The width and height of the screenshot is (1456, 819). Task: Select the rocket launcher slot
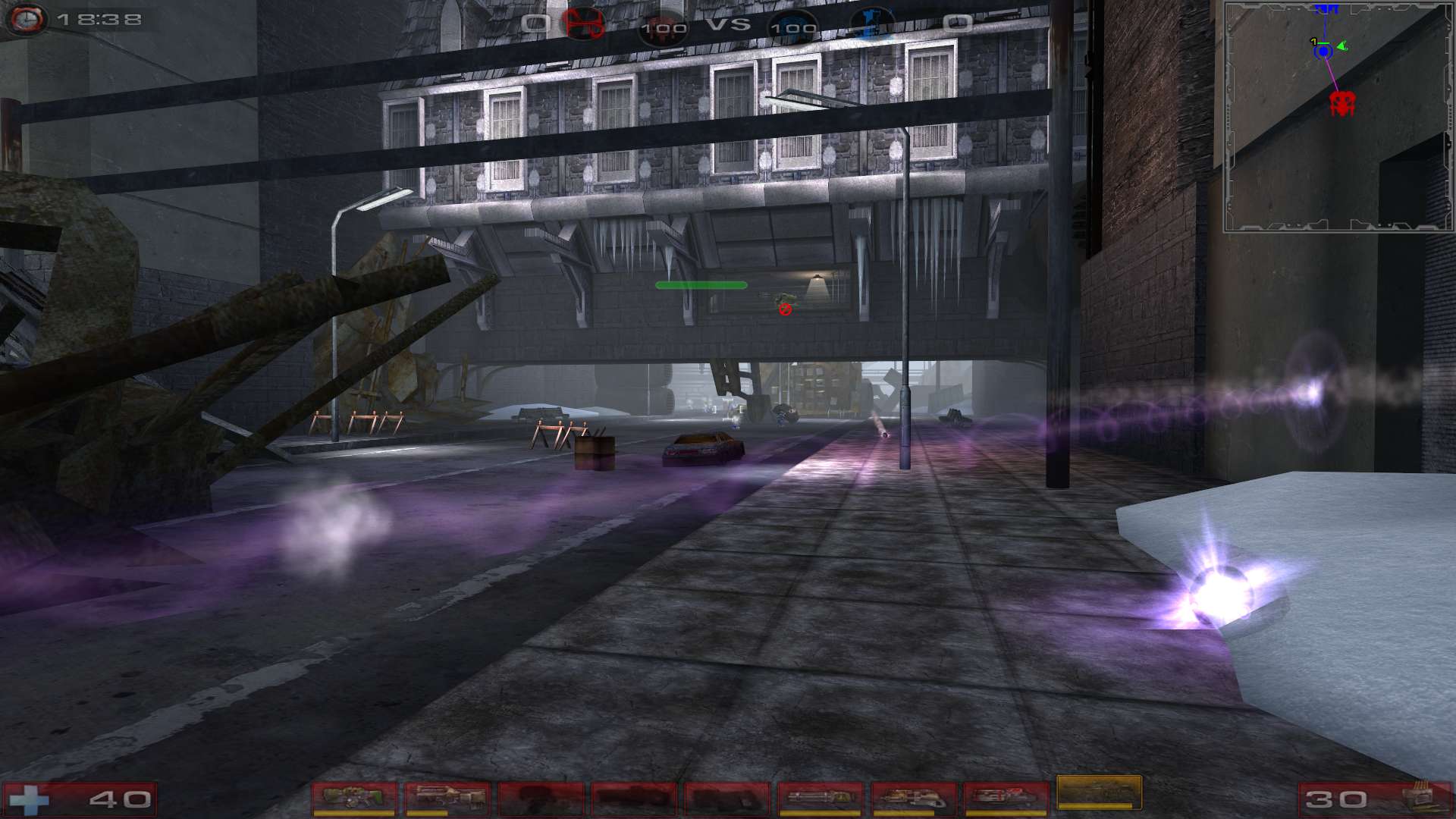[1006, 798]
